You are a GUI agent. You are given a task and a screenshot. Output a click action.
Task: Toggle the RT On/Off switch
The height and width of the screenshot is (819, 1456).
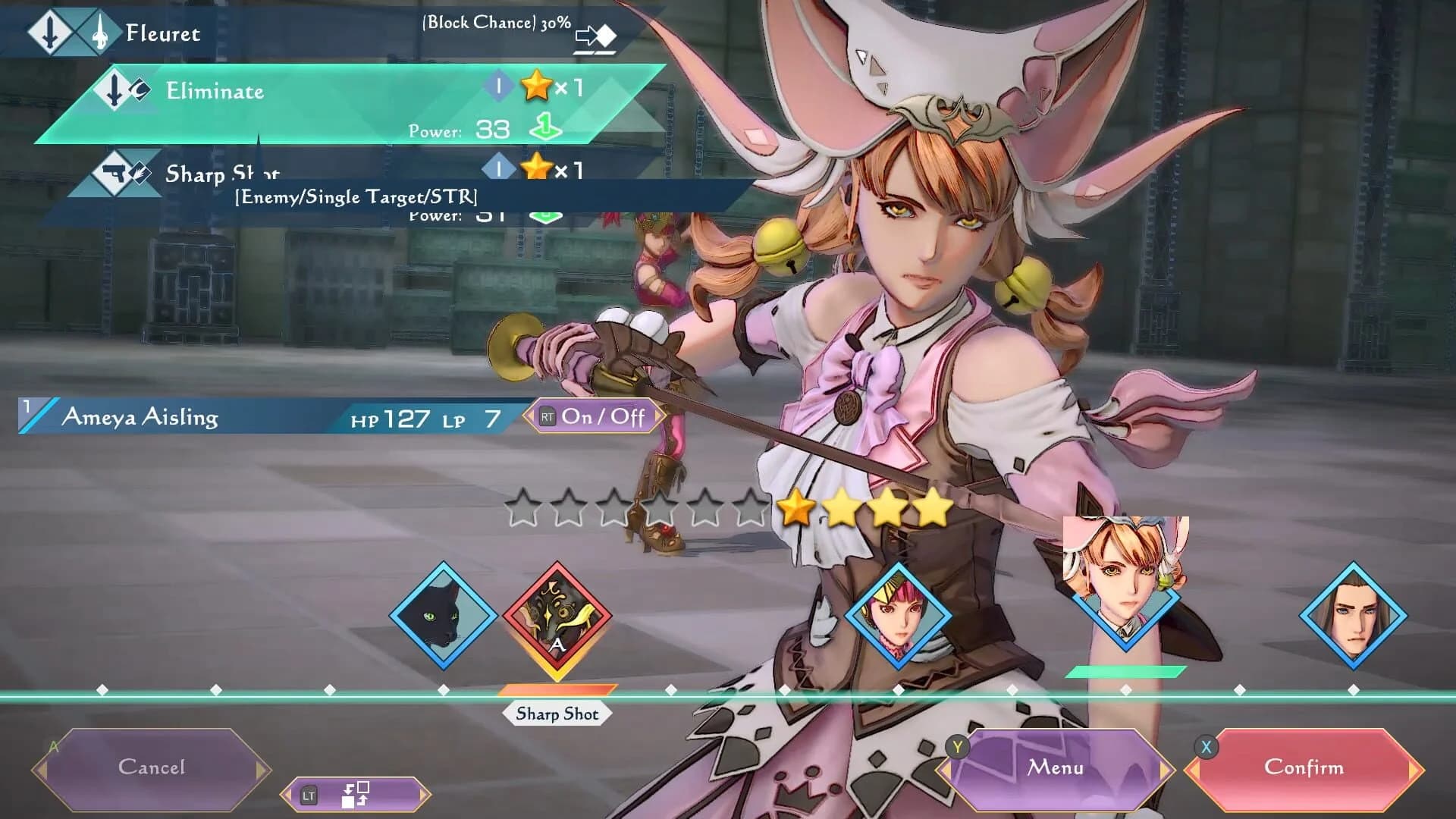594,416
